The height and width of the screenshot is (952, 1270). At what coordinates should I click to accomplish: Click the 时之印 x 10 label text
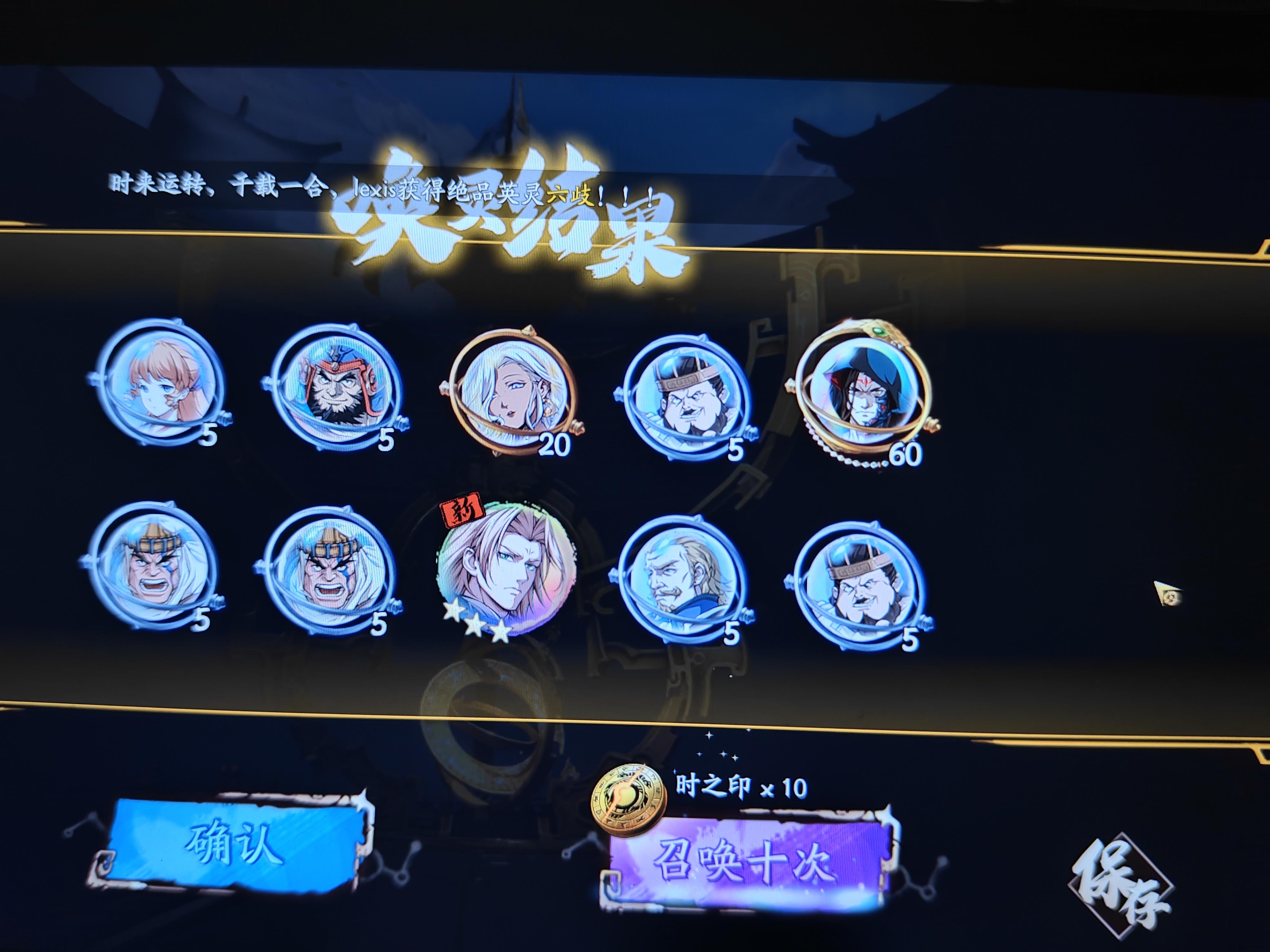[741, 786]
